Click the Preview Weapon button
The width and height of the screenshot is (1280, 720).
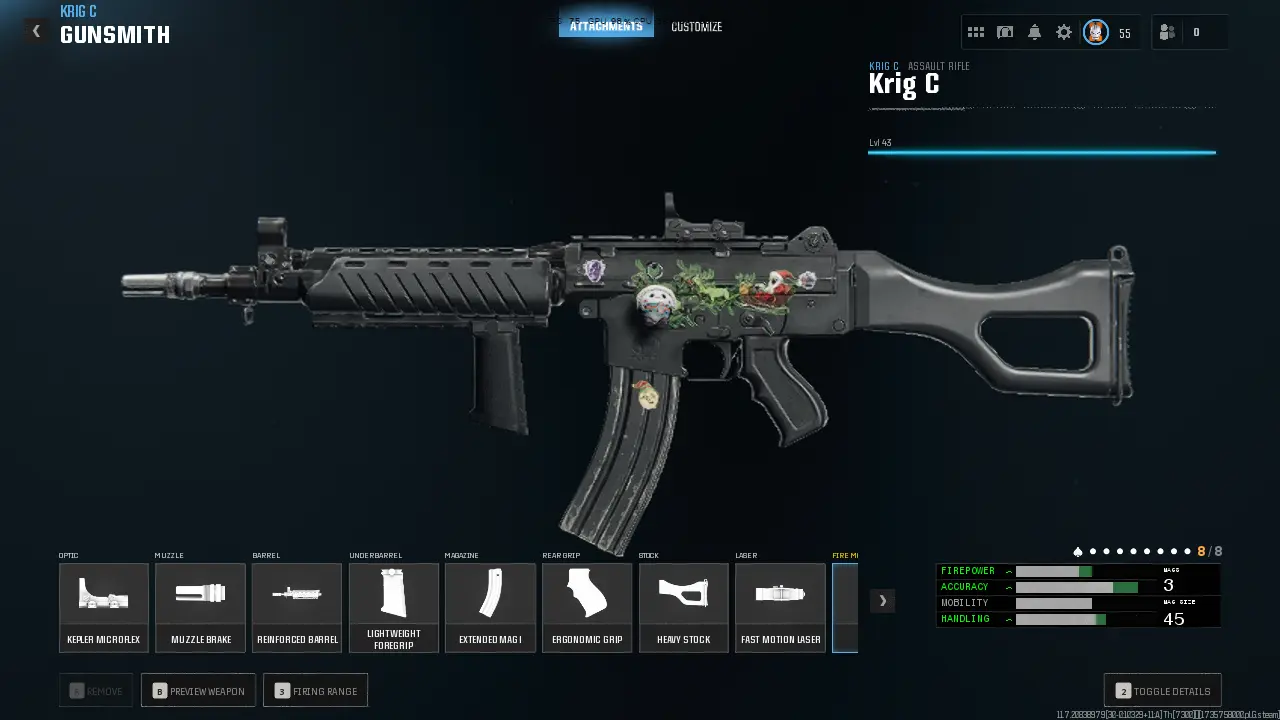(198, 691)
